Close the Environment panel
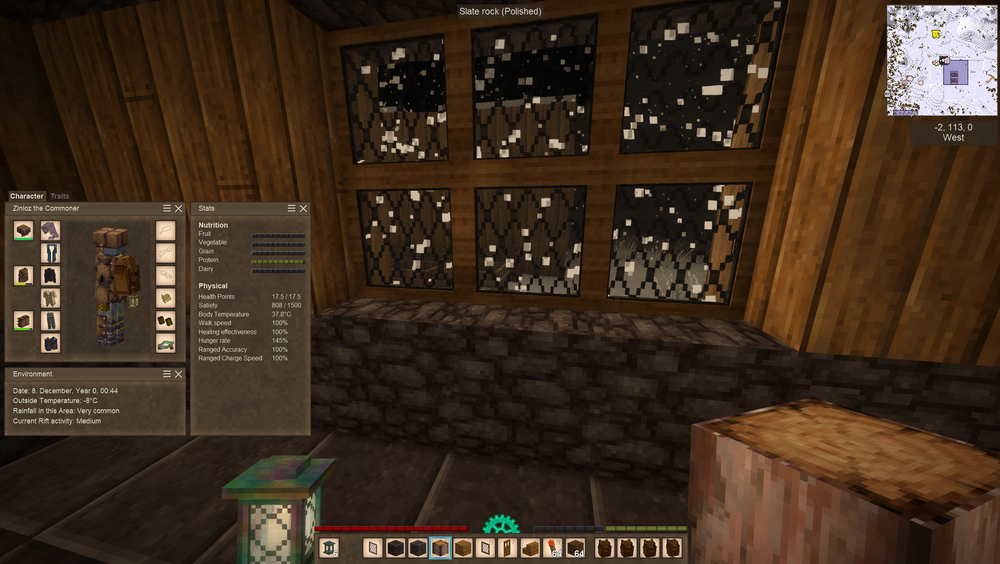The width and height of the screenshot is (1000, 564). coord(179,374)
